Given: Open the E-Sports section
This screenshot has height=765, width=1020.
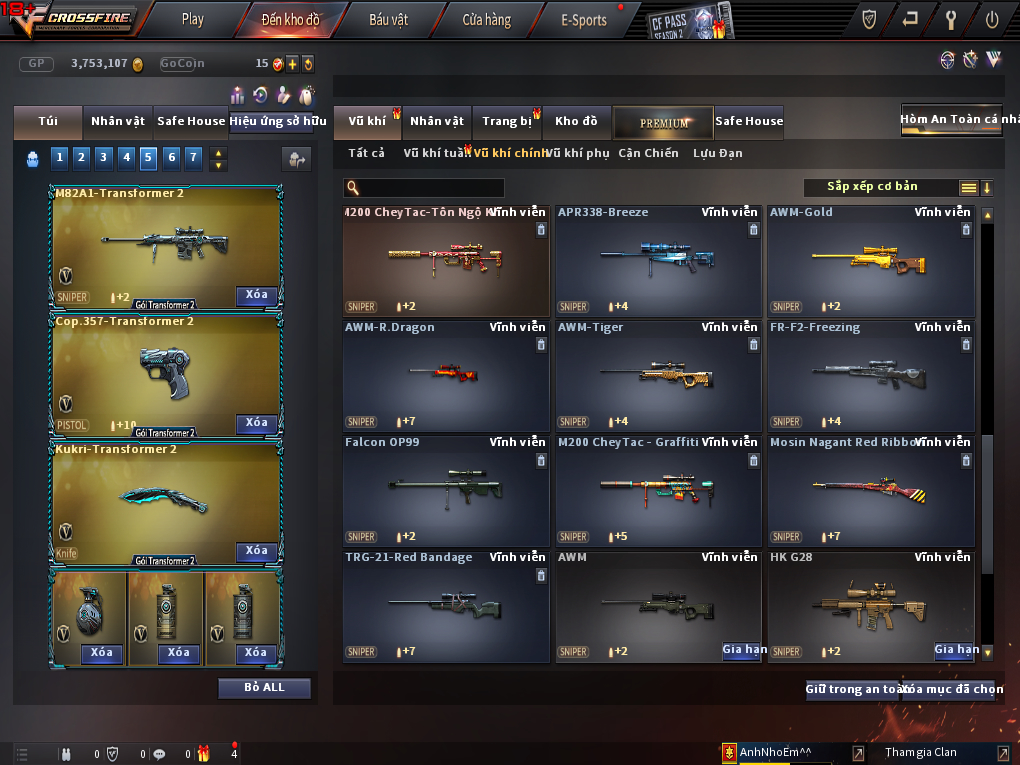Looking at the screenshot, I should click(x=584, y=19).
